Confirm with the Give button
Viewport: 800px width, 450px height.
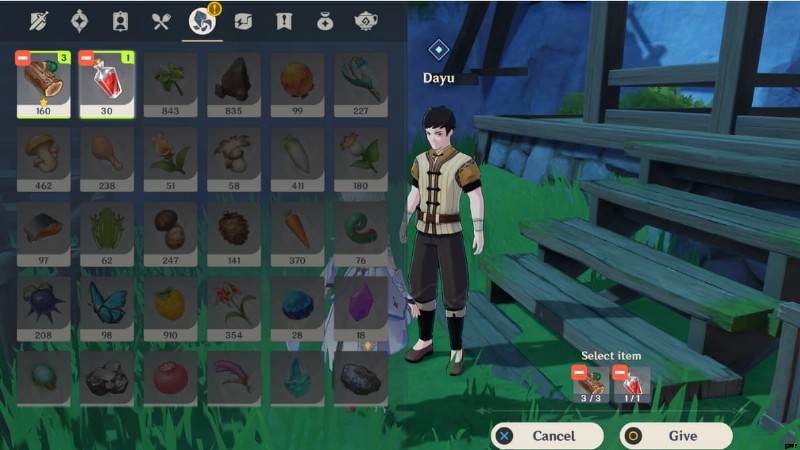[675, 436]
